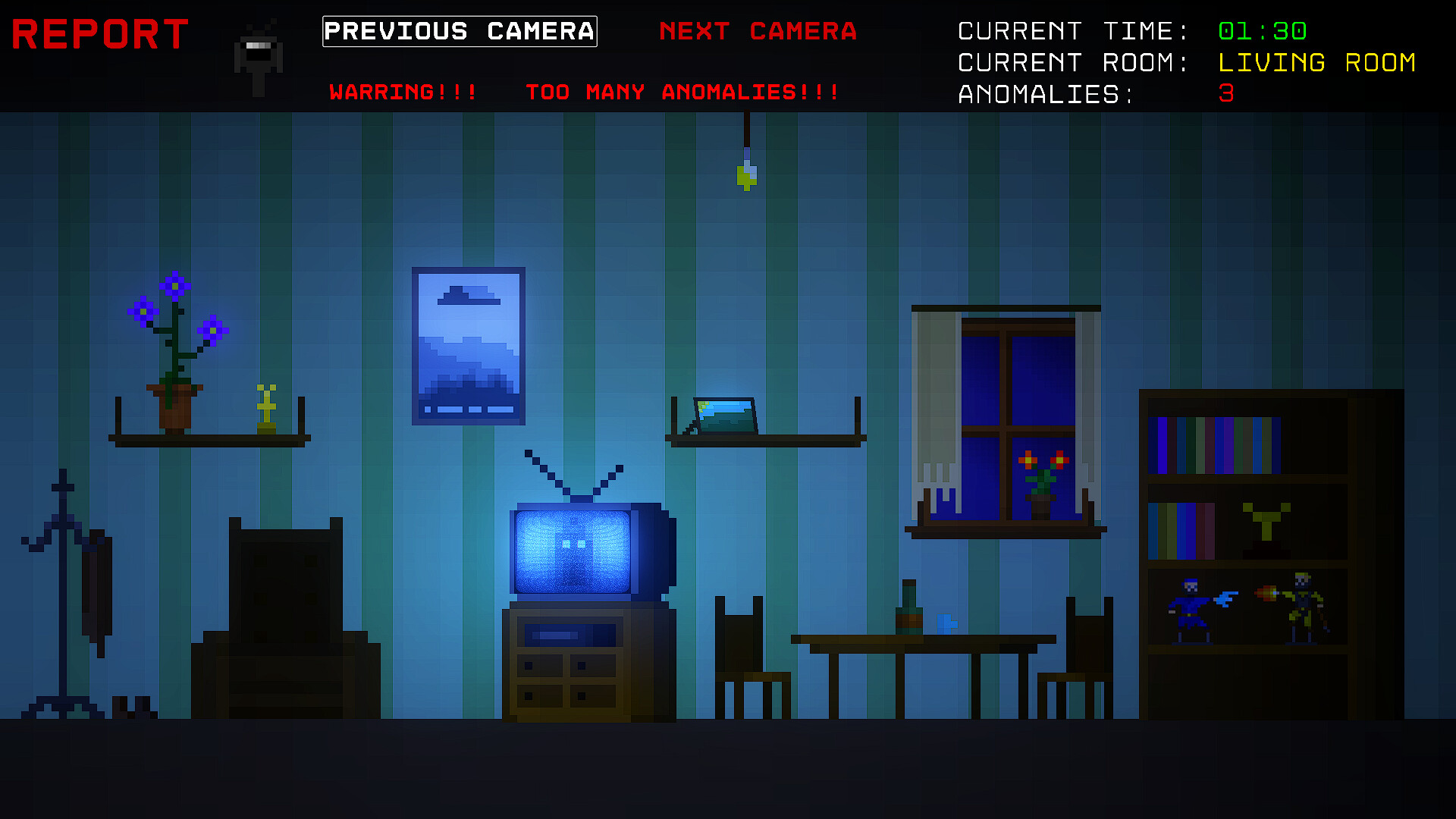This screenshot has width=1456, height=819.
Task: Click the WARRING!!! TOO MANY ANOMALIES!!! alert
Action: coord(584,93)
